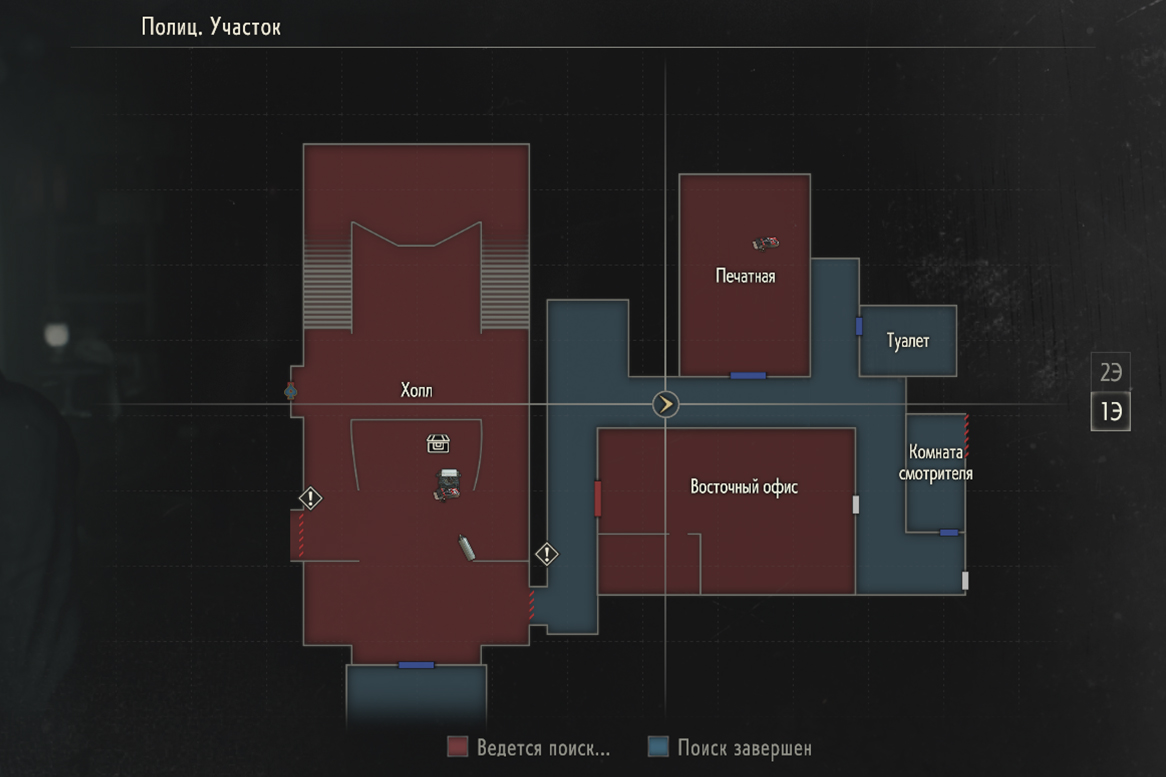Click the item box icon in Холл
Viewport: 1166px width, 777px height.
coord(438,443)
